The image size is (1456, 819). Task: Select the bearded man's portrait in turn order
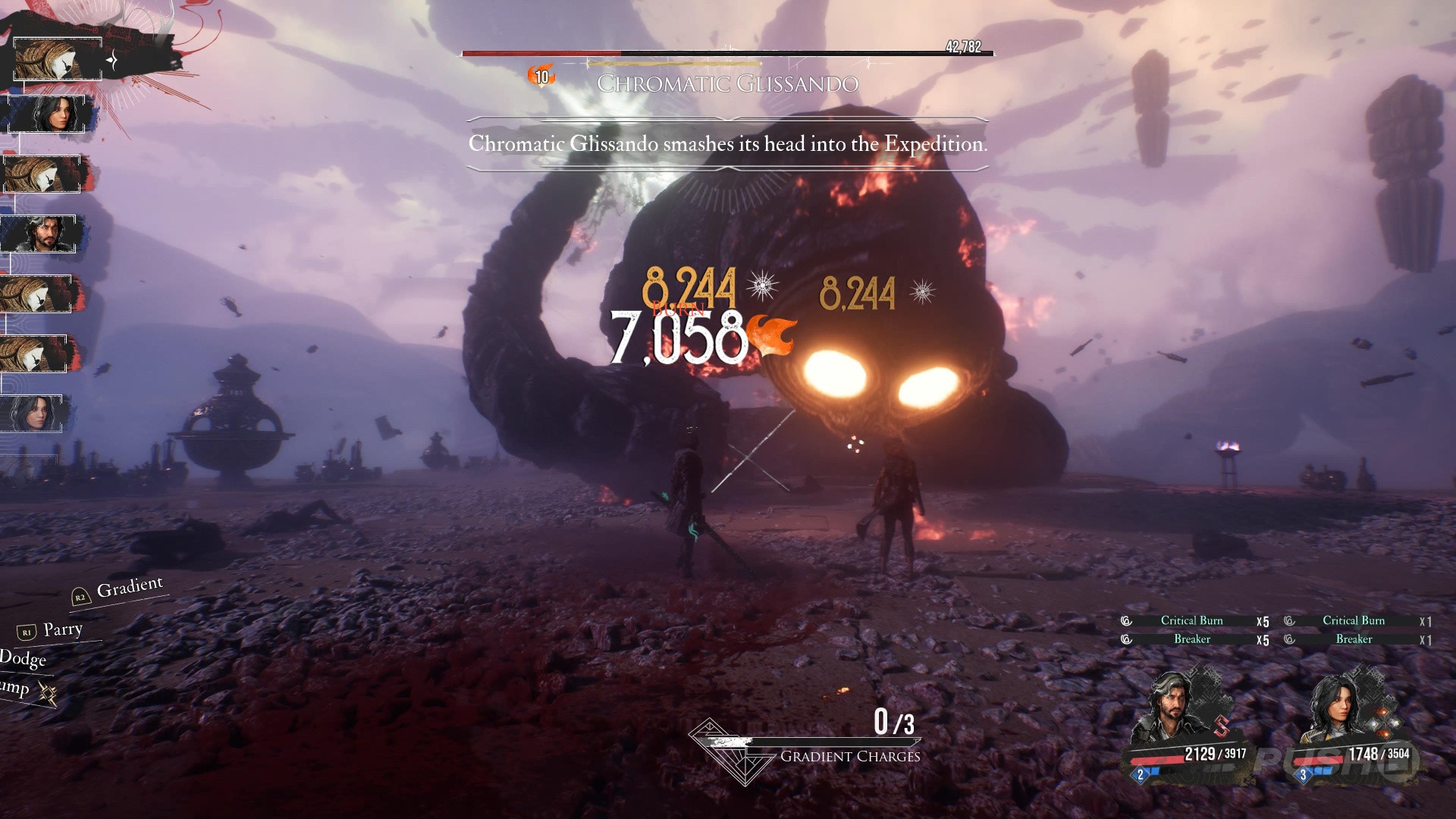coord(39,234)
